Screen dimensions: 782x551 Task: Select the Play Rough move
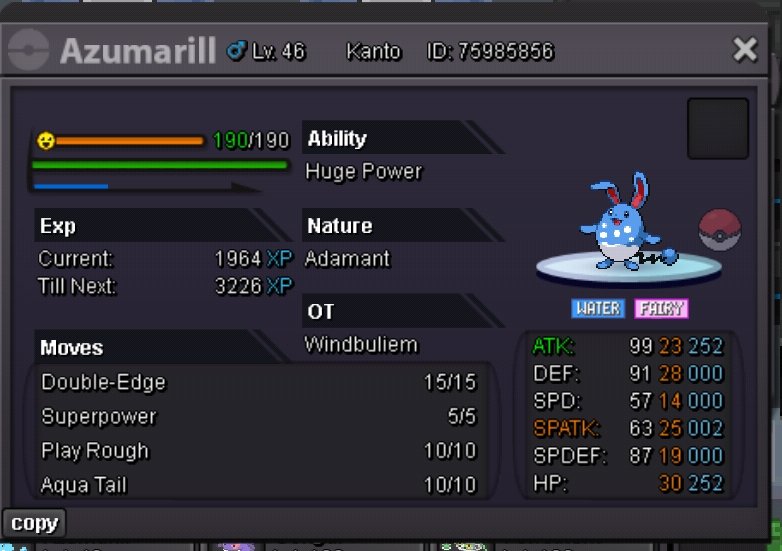click(260, 451)
